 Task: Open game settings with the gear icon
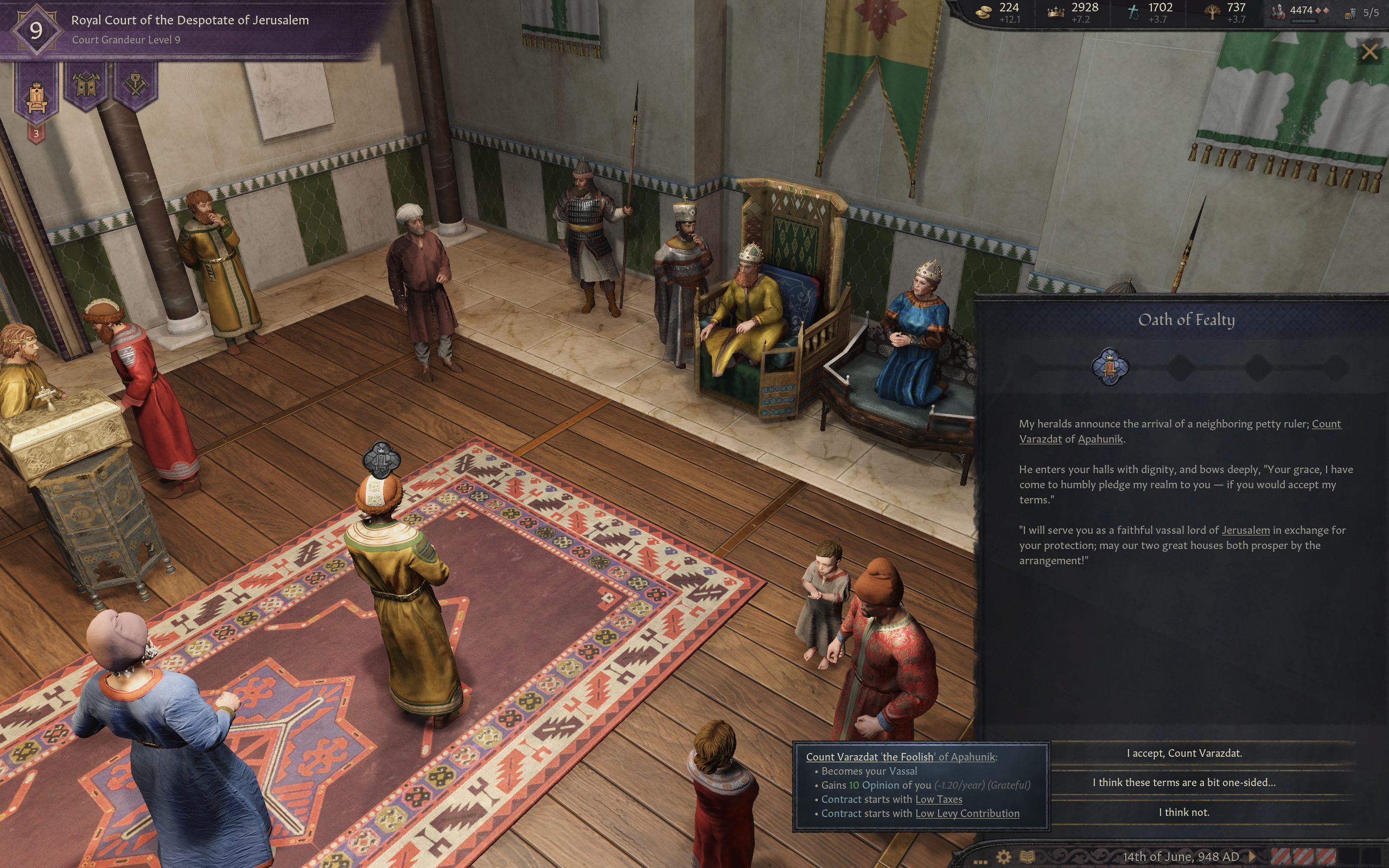(1003, 857)
